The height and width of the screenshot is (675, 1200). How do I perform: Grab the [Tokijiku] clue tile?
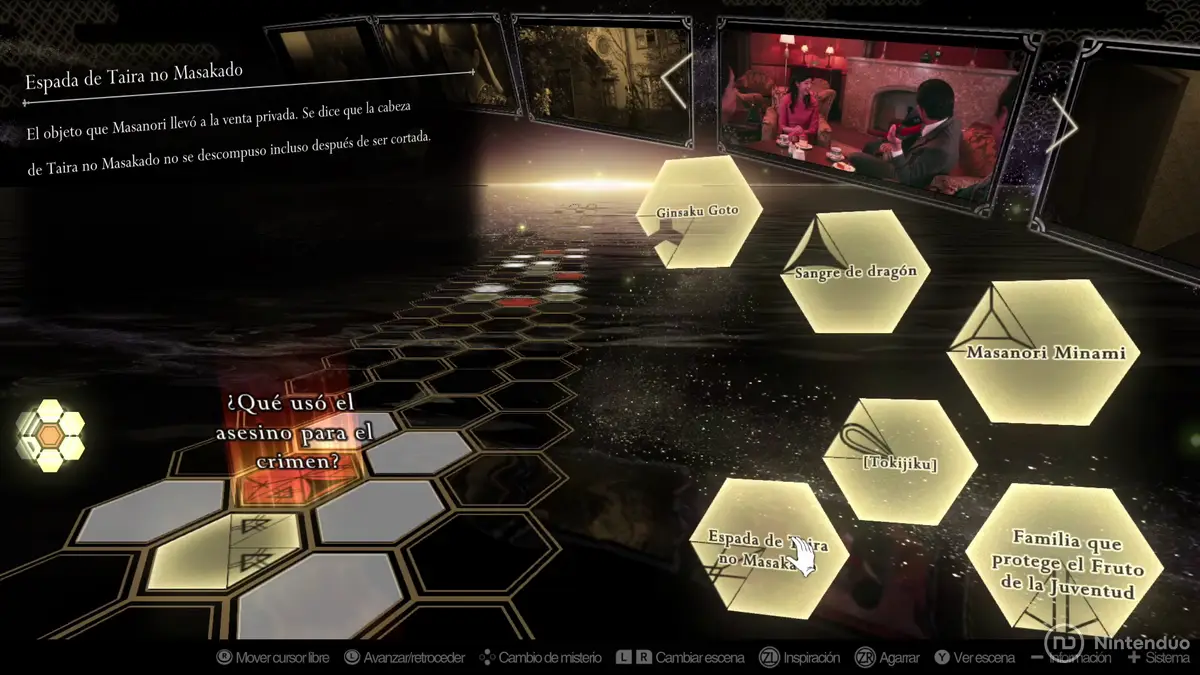(x=899, y=462)
